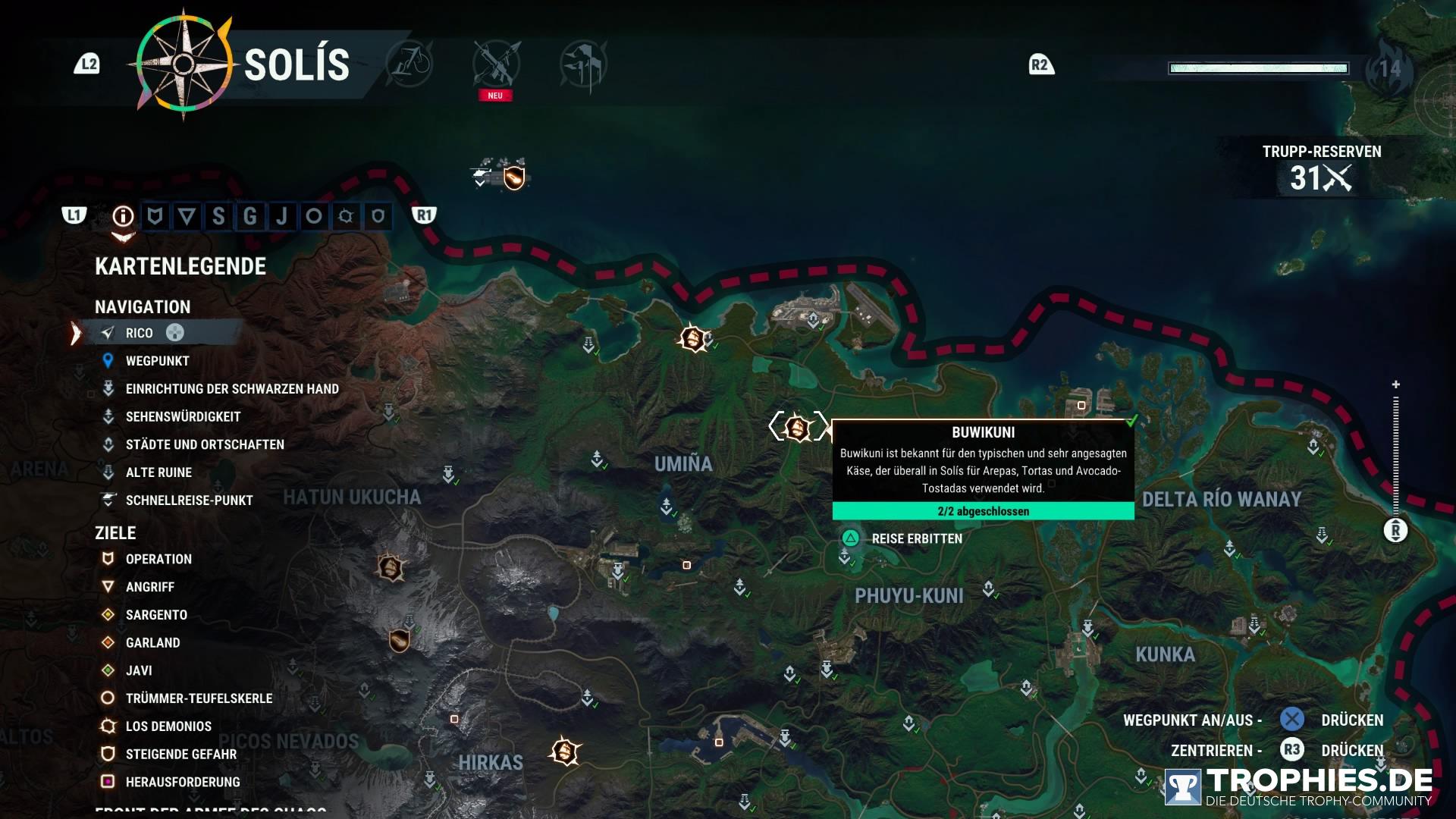Pick Javi from the objectives list
This screenshot has width=1456, height=819.
coord(139,671)
